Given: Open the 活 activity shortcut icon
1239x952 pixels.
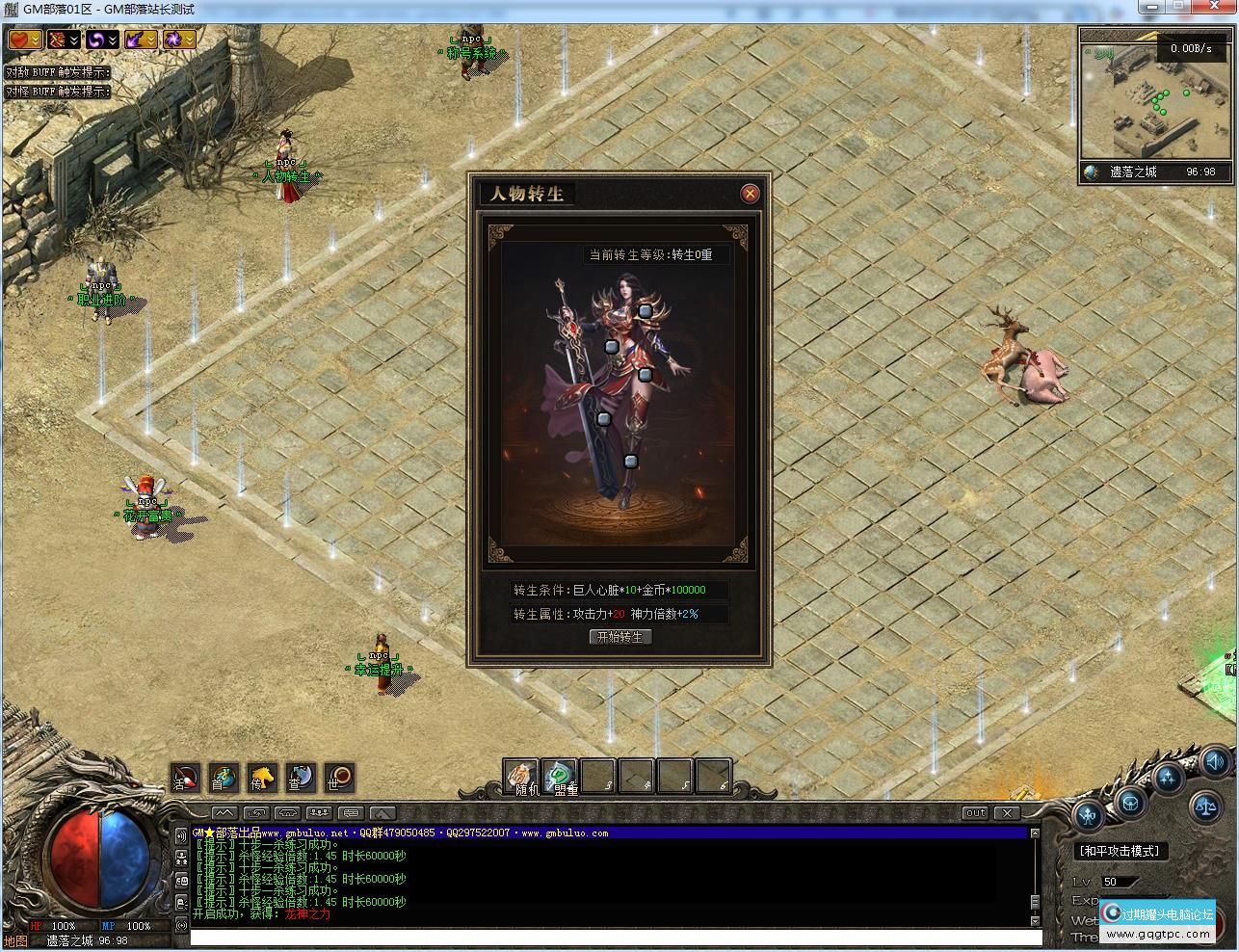Looking at the screenshot, I should point(185,778).
